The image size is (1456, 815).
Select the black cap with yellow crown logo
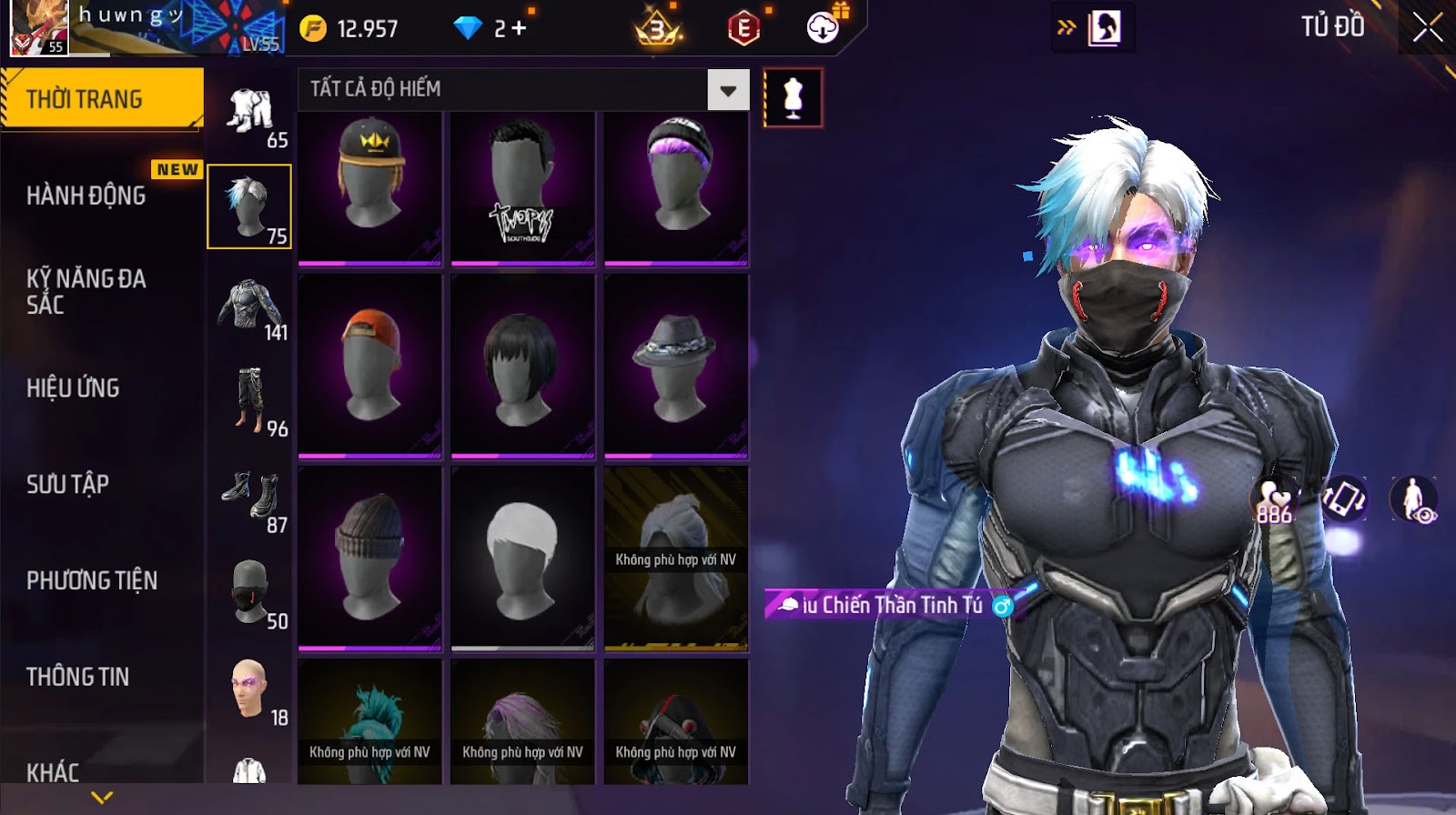(370, 187)
